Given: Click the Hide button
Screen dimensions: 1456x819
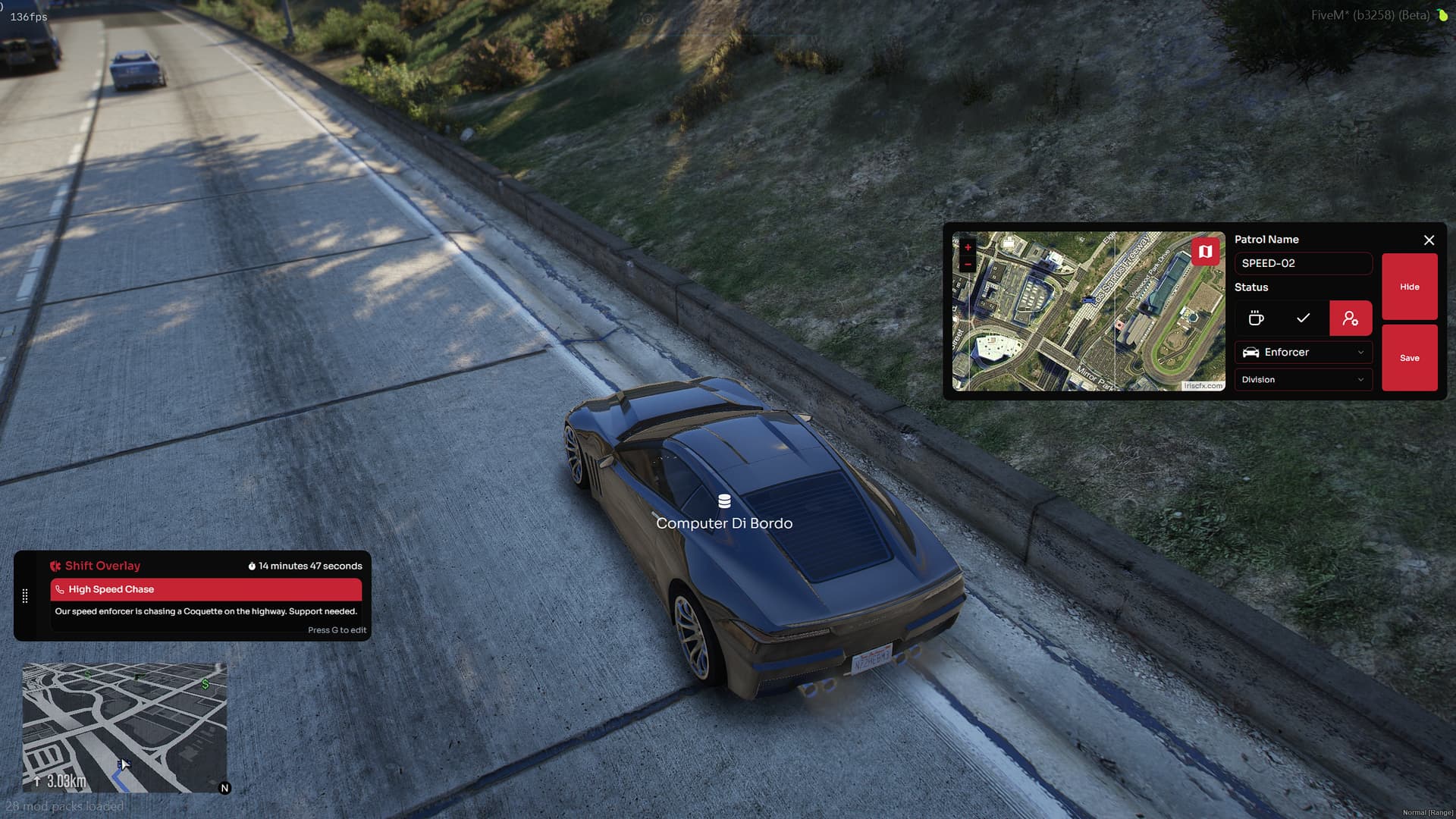Looking at the screenshot, I should click(1409, 287).
